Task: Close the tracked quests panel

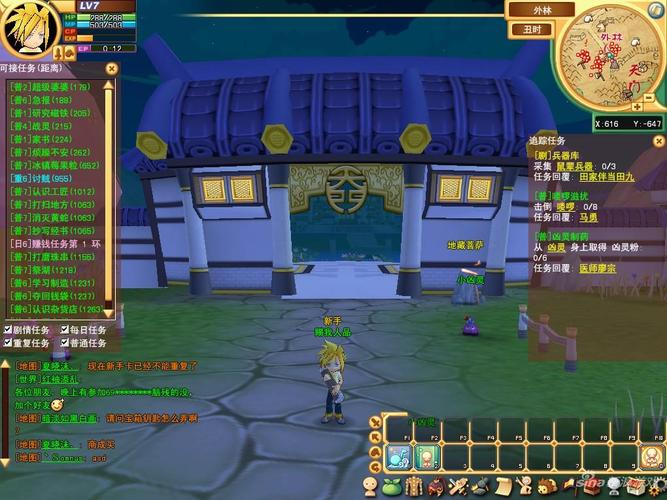Action: 657,142
